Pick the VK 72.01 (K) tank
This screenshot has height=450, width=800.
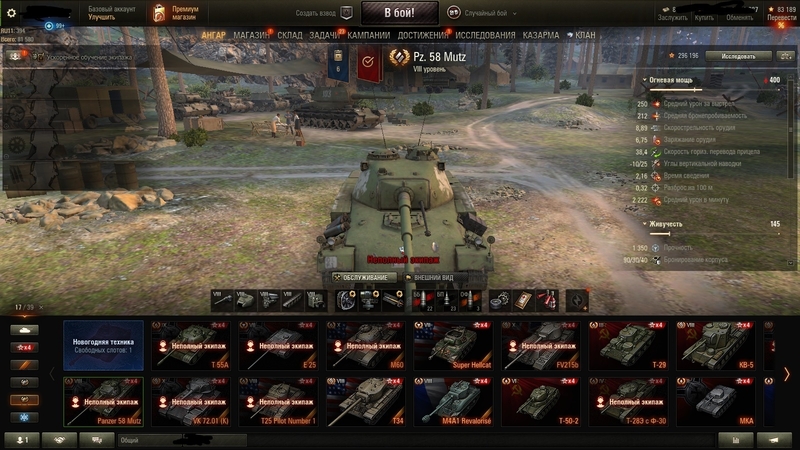[x=190, y=400]
